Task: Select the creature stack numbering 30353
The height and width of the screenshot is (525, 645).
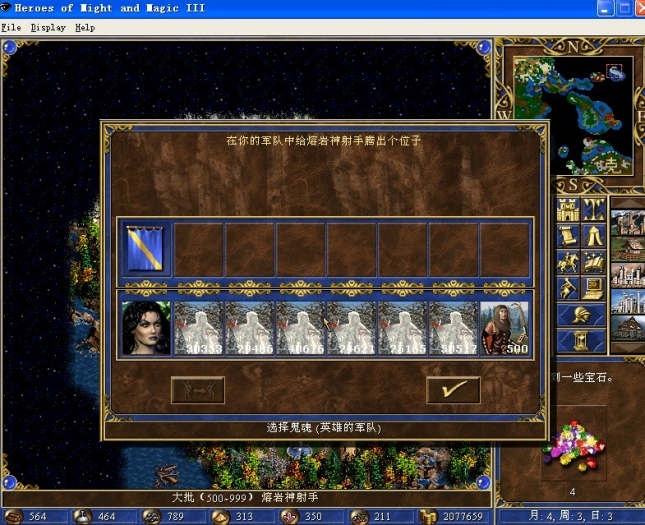Action: [x=197, y=328]
